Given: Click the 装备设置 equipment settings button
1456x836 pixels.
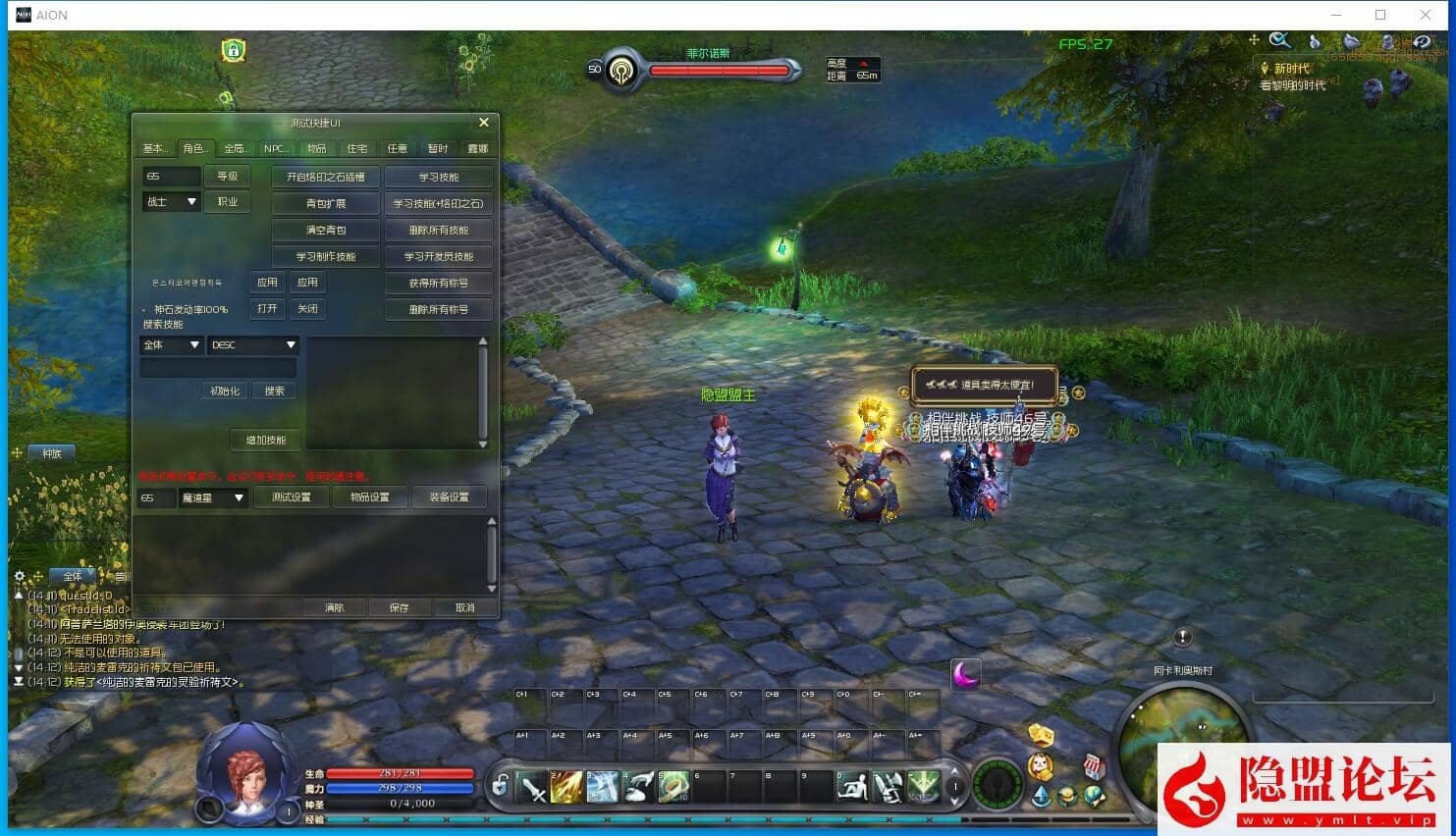Looking at the screenshot, I should click(449, 497).
